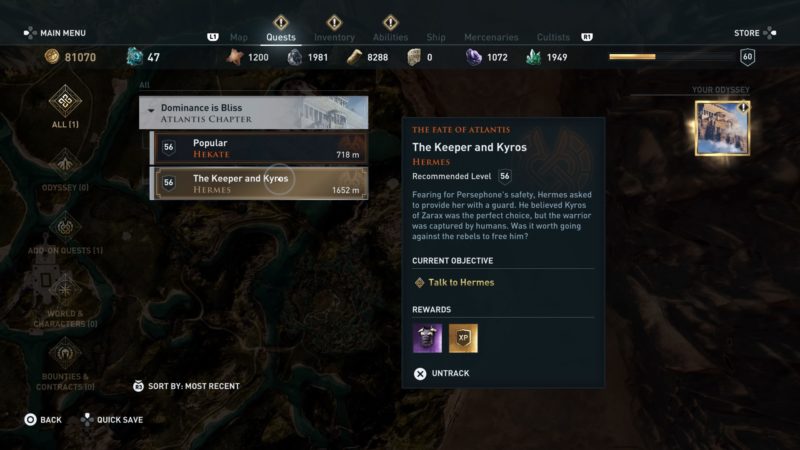
Task: Open the Ship tab
Action: 436,38
